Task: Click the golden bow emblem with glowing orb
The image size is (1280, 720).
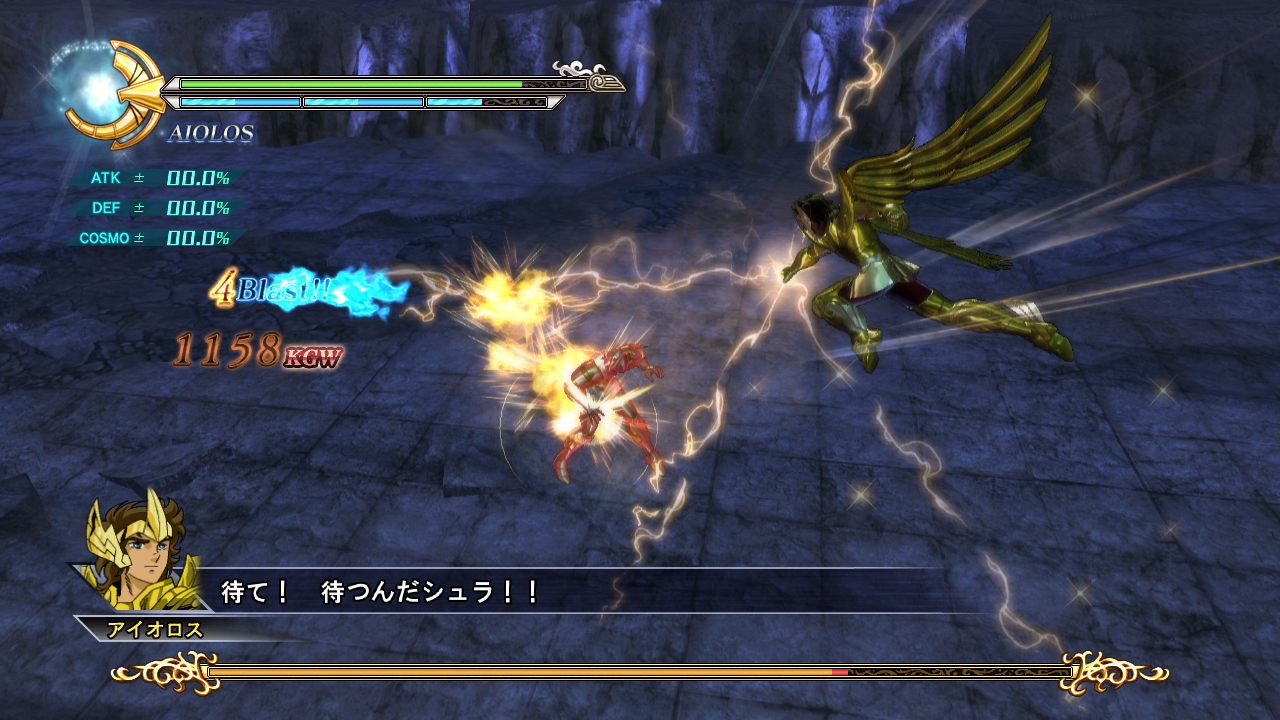Action: pyautogui.click(x=108, y=94)
